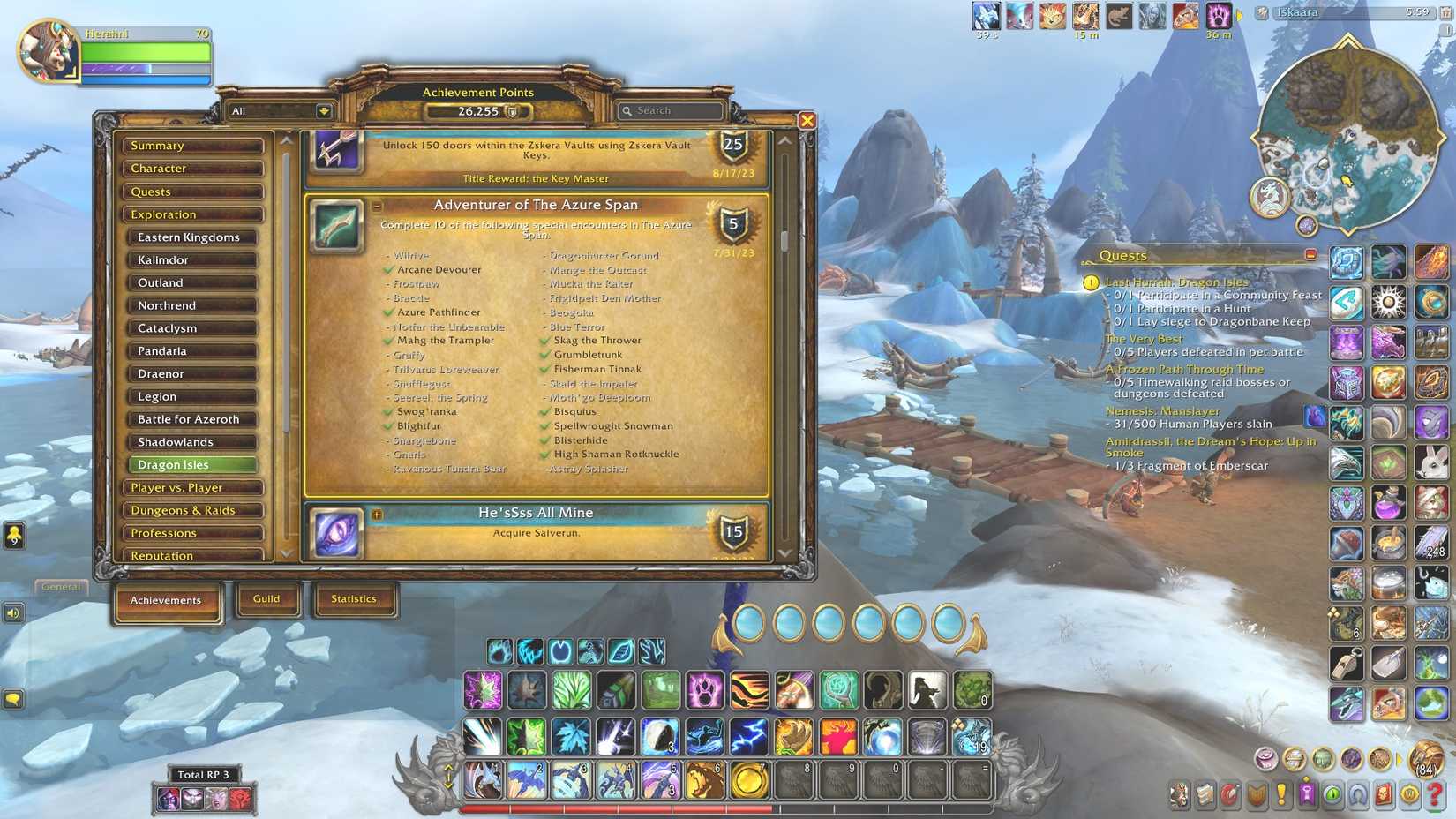Switch to the Statistics tab
This screenshot has width=1456, height=819.
[x=355, y=598]
